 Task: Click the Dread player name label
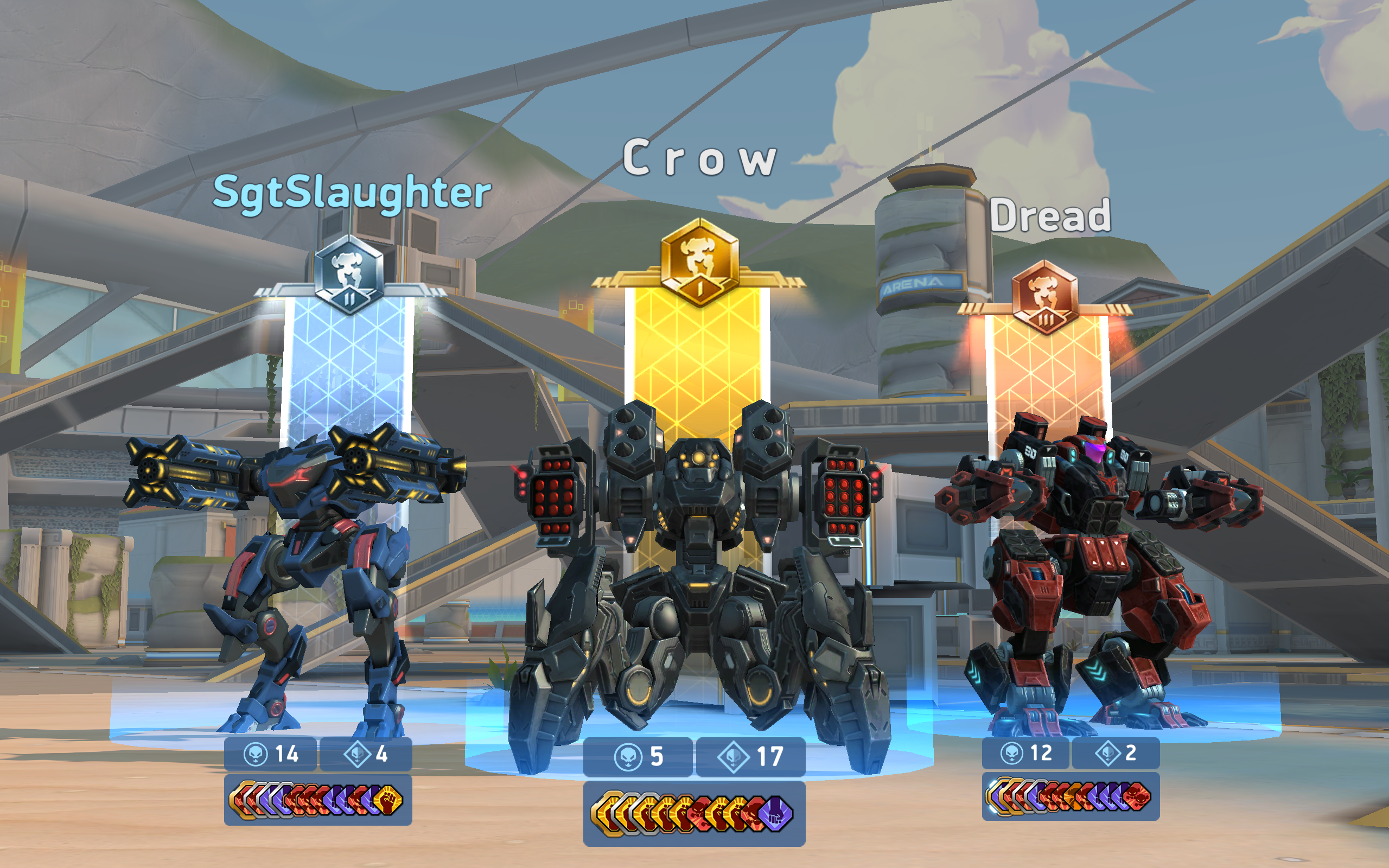coord(1053,217)
